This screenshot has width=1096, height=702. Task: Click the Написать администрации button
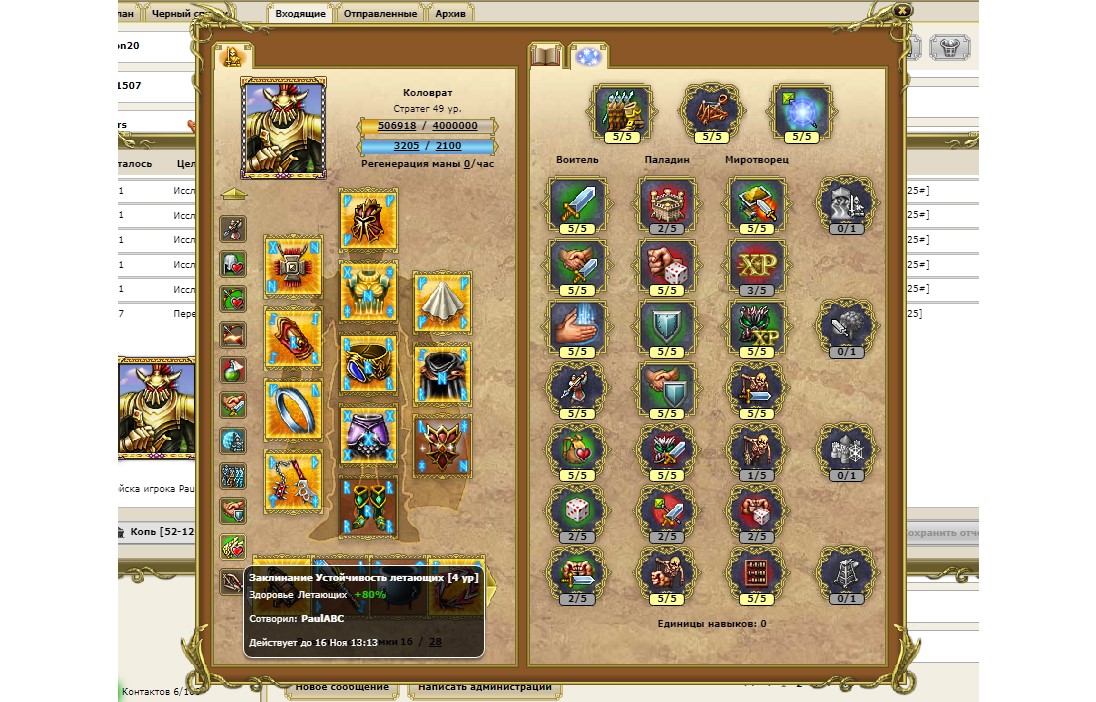click(484, 687)
